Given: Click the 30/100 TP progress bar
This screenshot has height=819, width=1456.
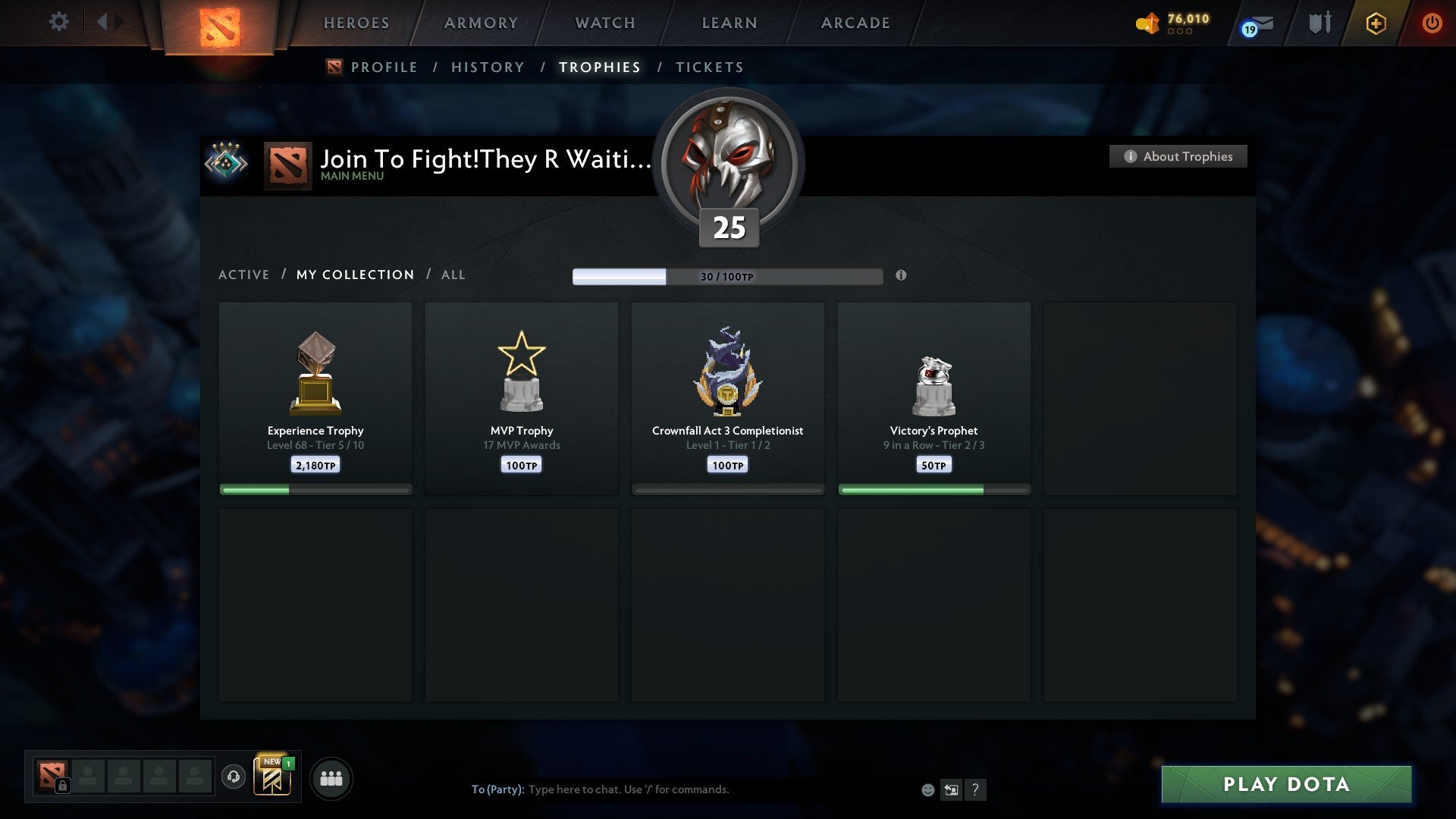Looking at the screenshot, I should pyautogui.click(x=728, y=277).
